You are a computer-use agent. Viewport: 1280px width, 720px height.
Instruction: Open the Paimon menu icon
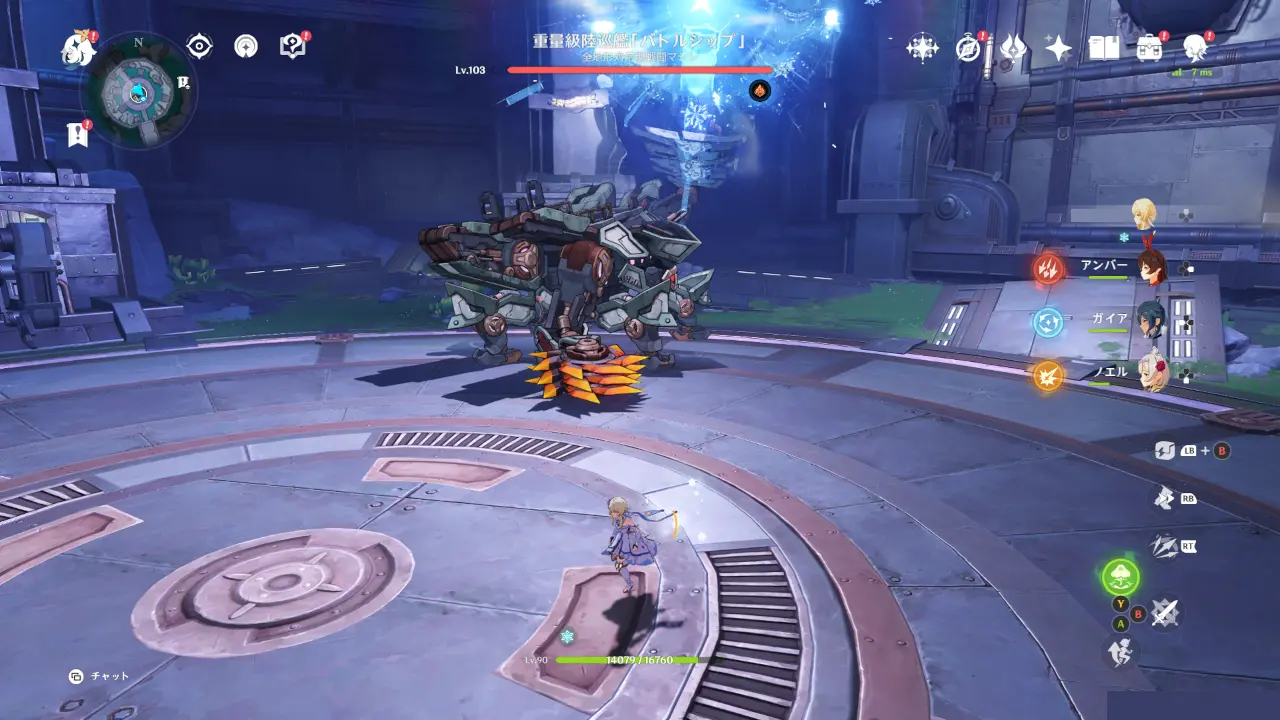77,47
